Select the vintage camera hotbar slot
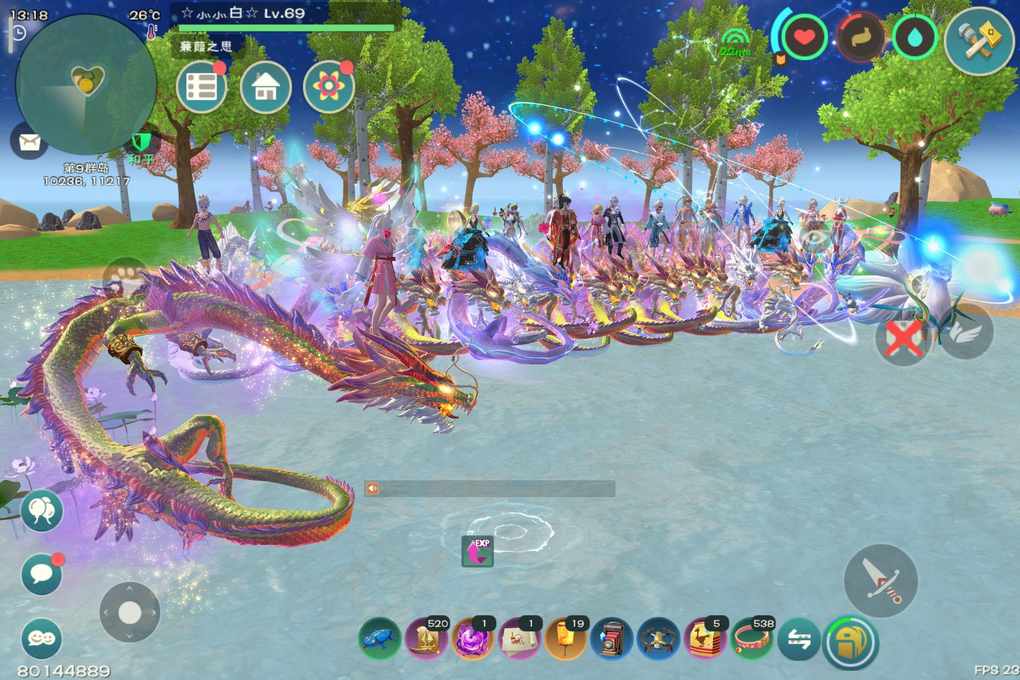The image size is (1020, 680). point(611,639)
